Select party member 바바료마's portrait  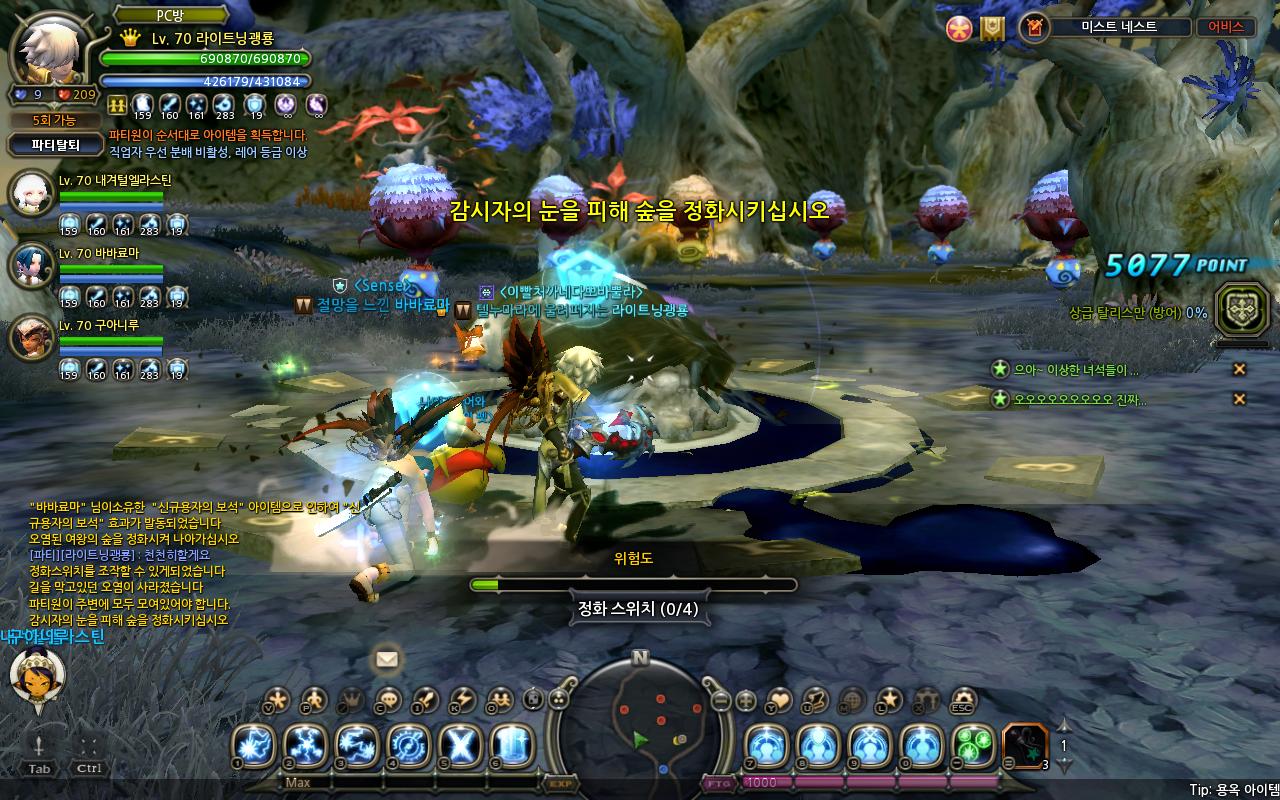pos(31,264)
